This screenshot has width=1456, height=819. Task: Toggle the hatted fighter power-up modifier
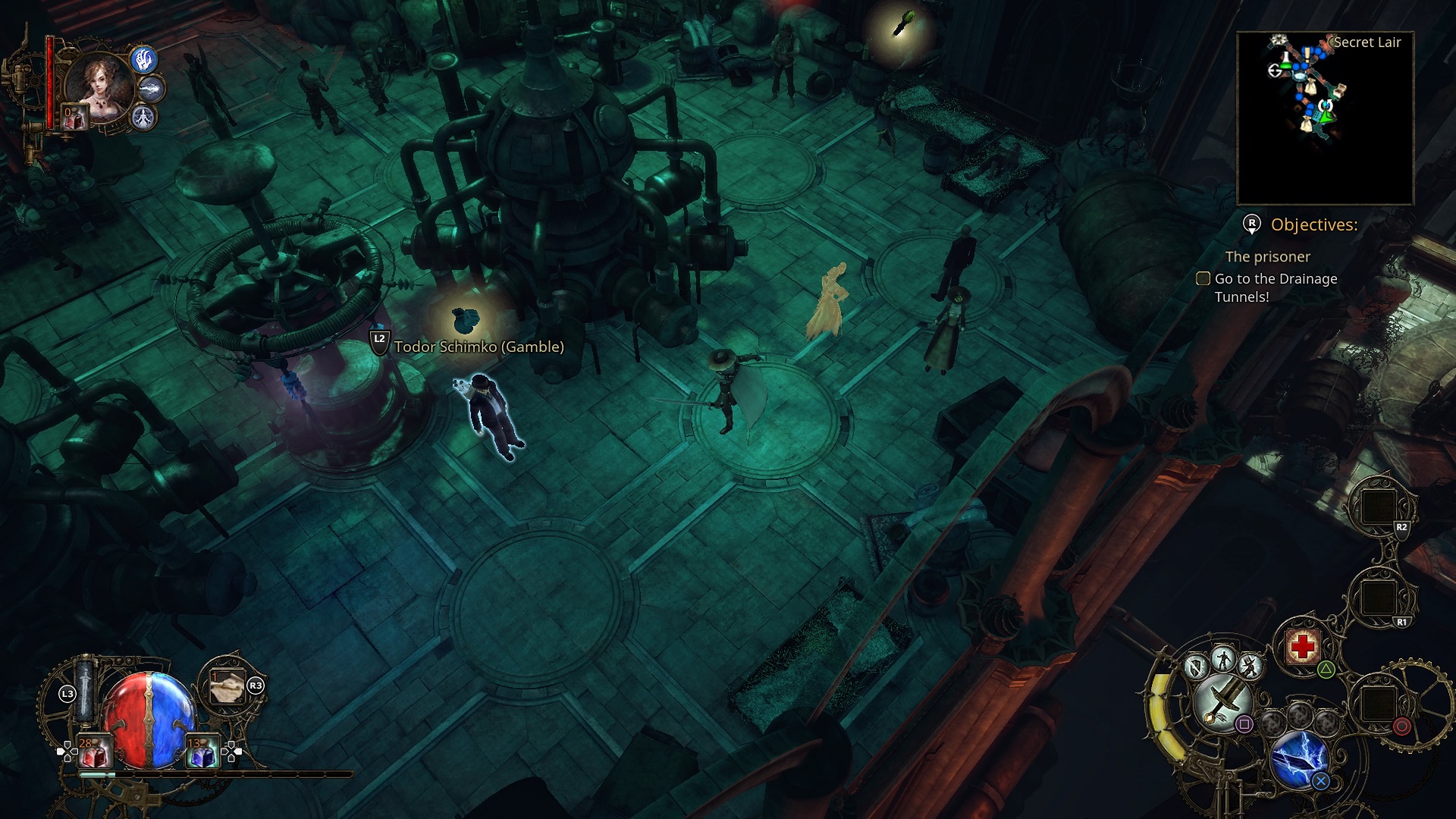click(1250, 667)
